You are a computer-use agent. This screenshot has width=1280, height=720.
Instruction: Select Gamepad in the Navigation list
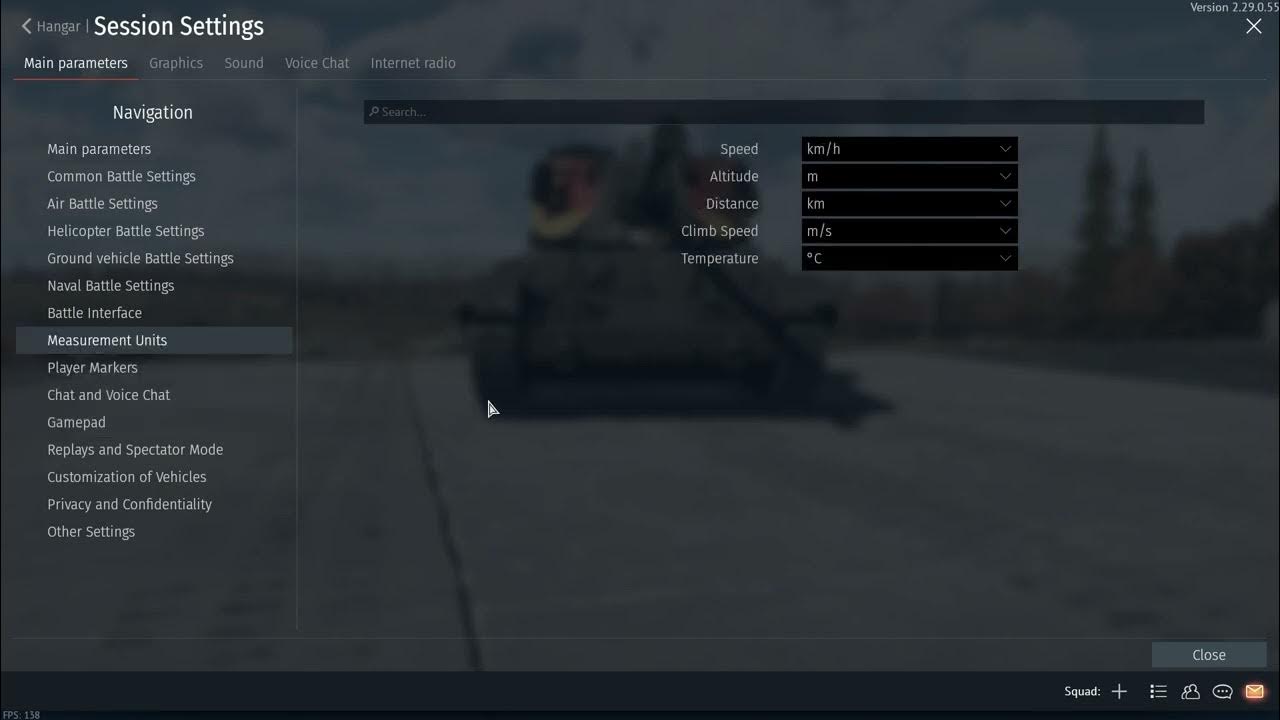[76, 422]
